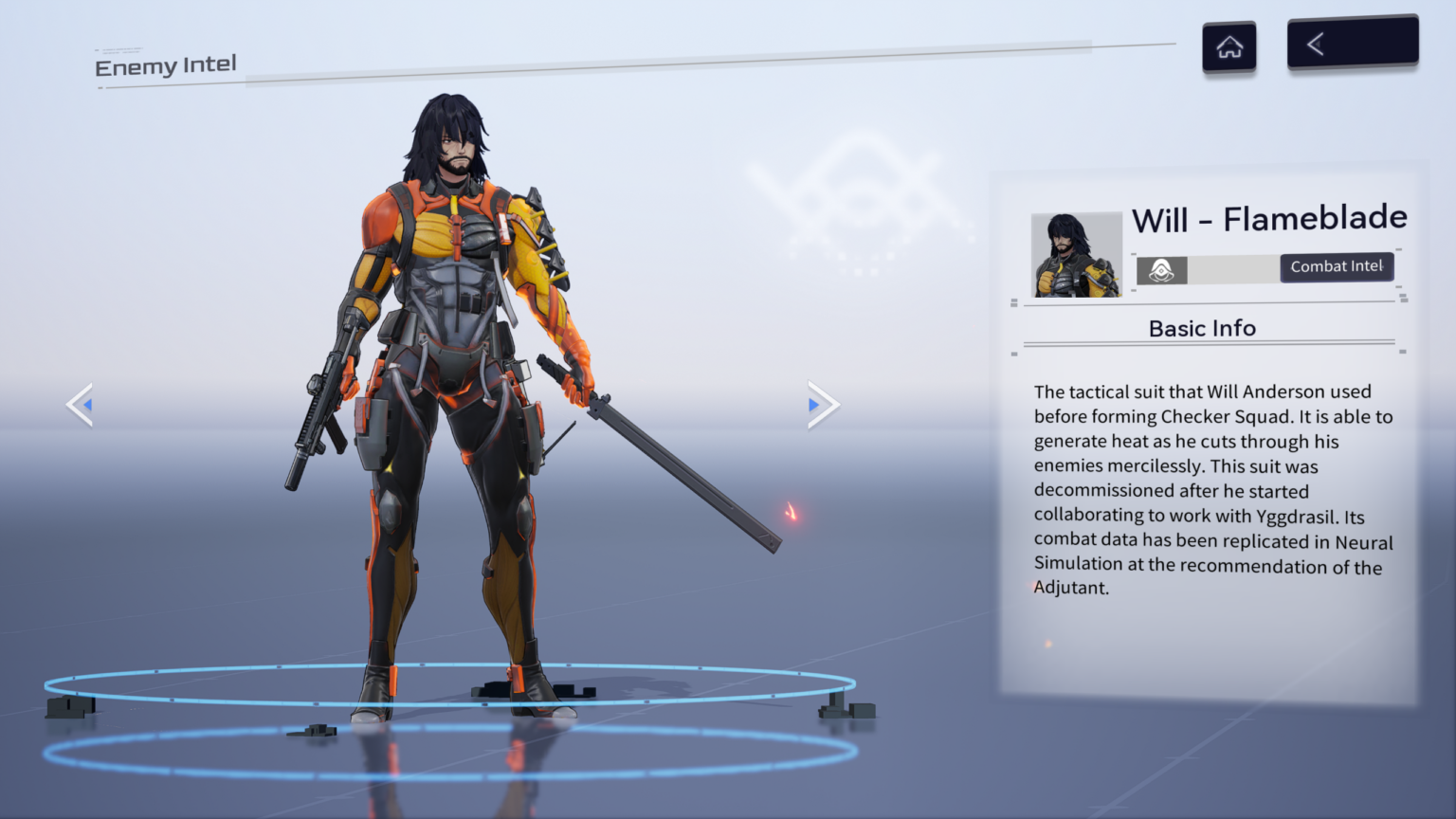The width and height of the screenshot is (1456, 819).
Task: Click the Enemy Intel header label
Action: click(165, 65)
